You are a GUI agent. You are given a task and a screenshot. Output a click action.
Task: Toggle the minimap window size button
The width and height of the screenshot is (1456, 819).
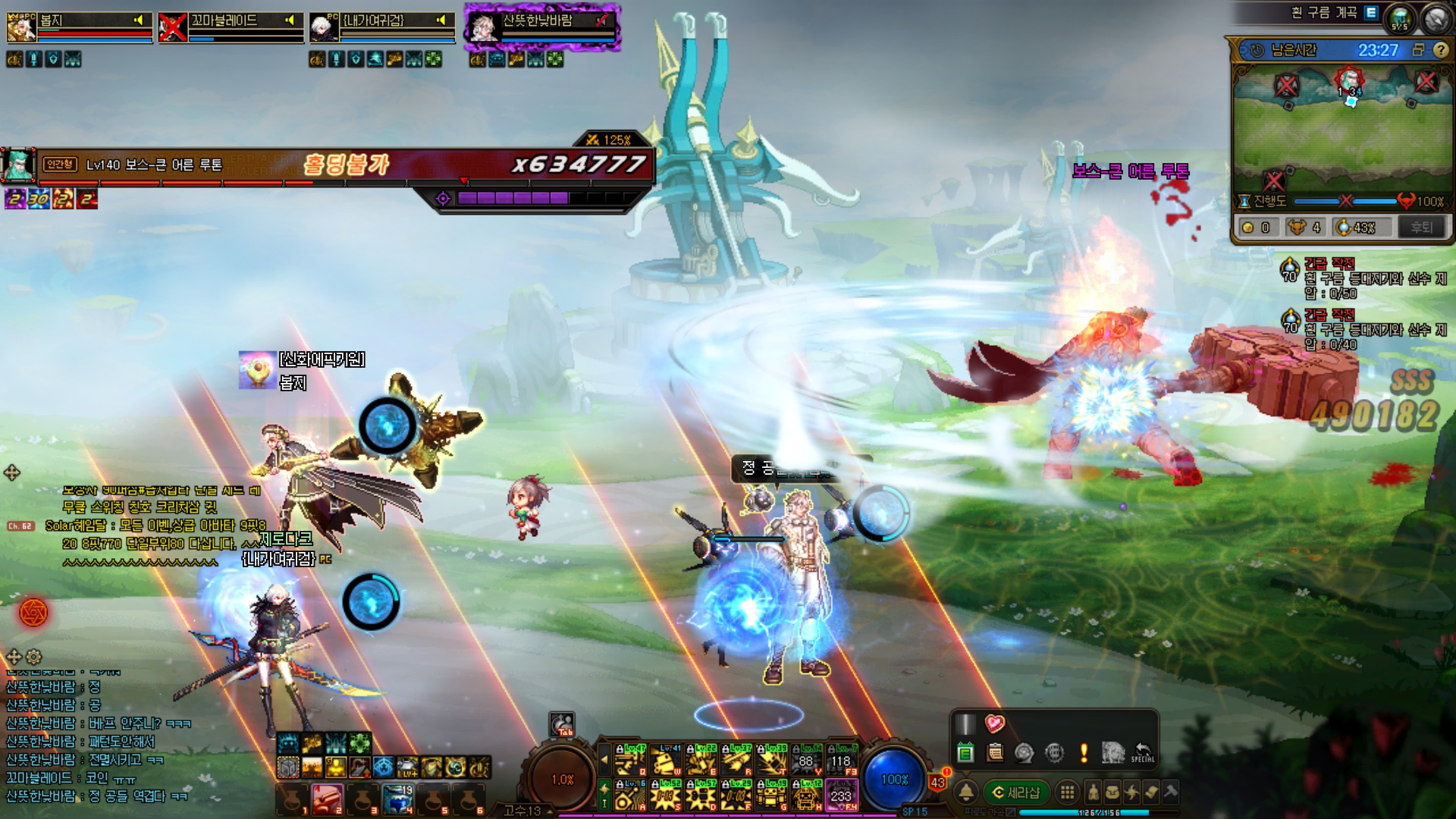point(1418,50)
